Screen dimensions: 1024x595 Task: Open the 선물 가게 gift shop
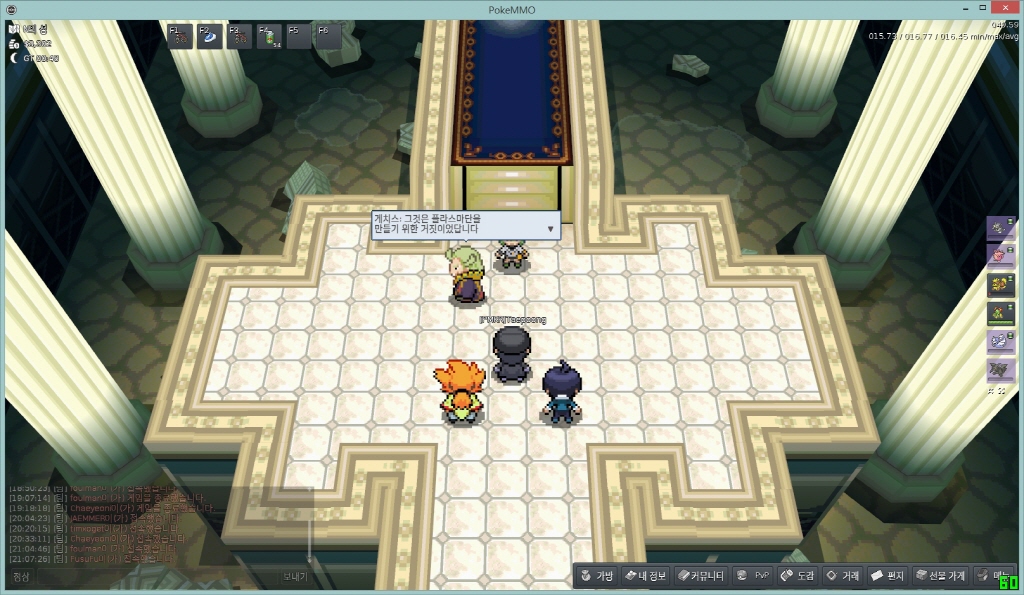coord(941,576)
